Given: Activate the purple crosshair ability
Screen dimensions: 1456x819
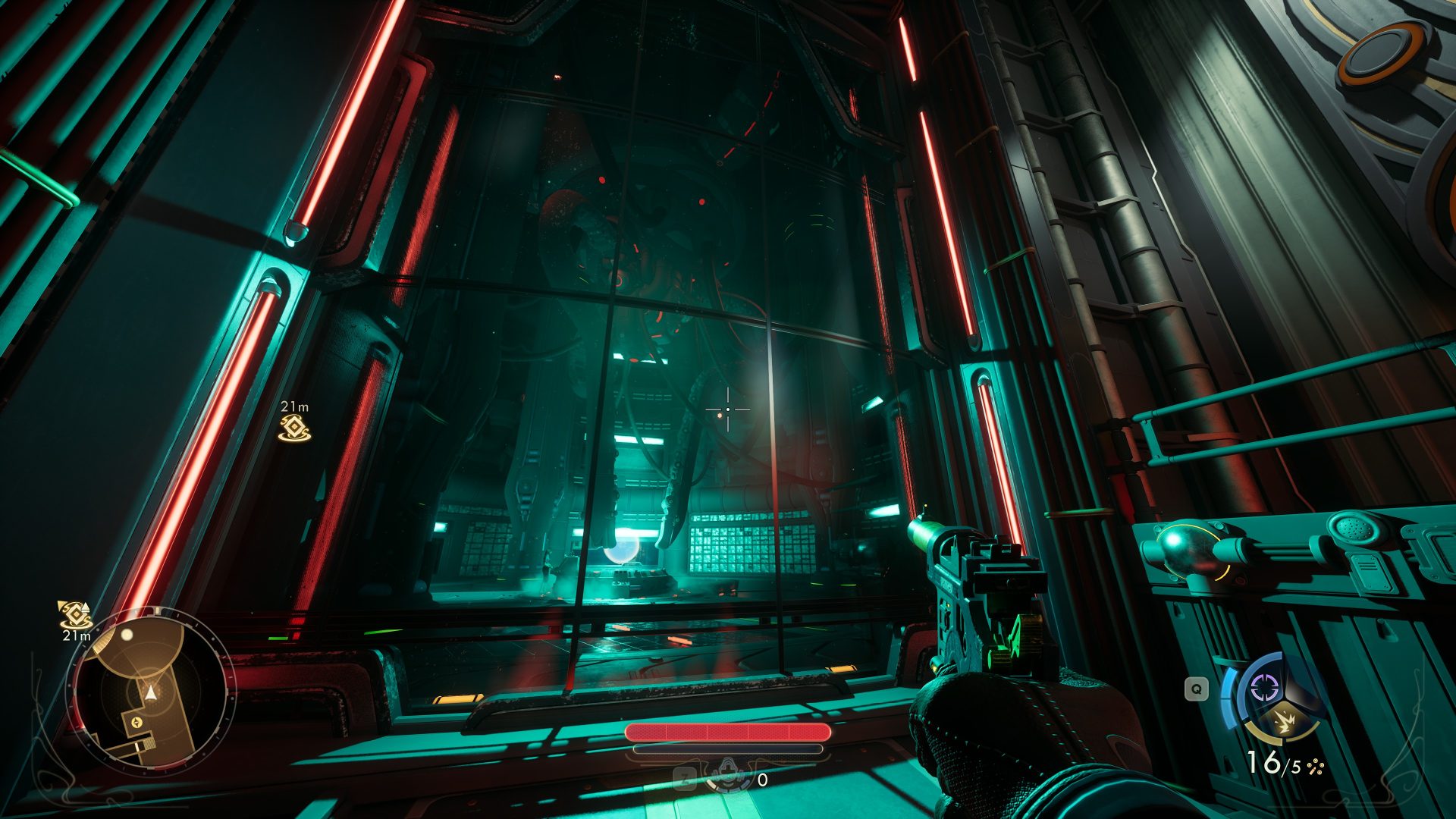Looking at the screenshot, I should click(1263, 688).
